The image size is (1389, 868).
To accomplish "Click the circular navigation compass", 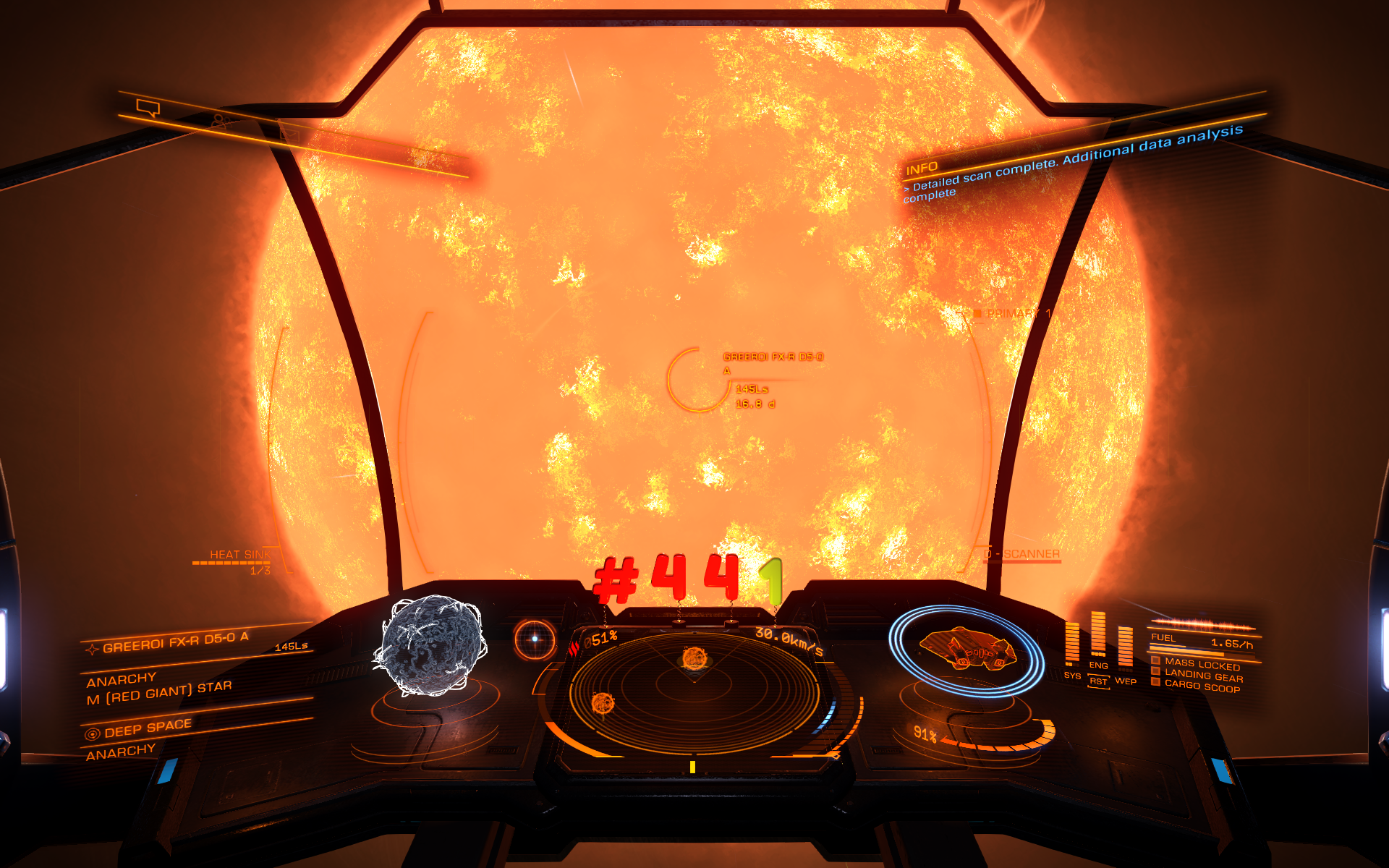I will point(535,639).
